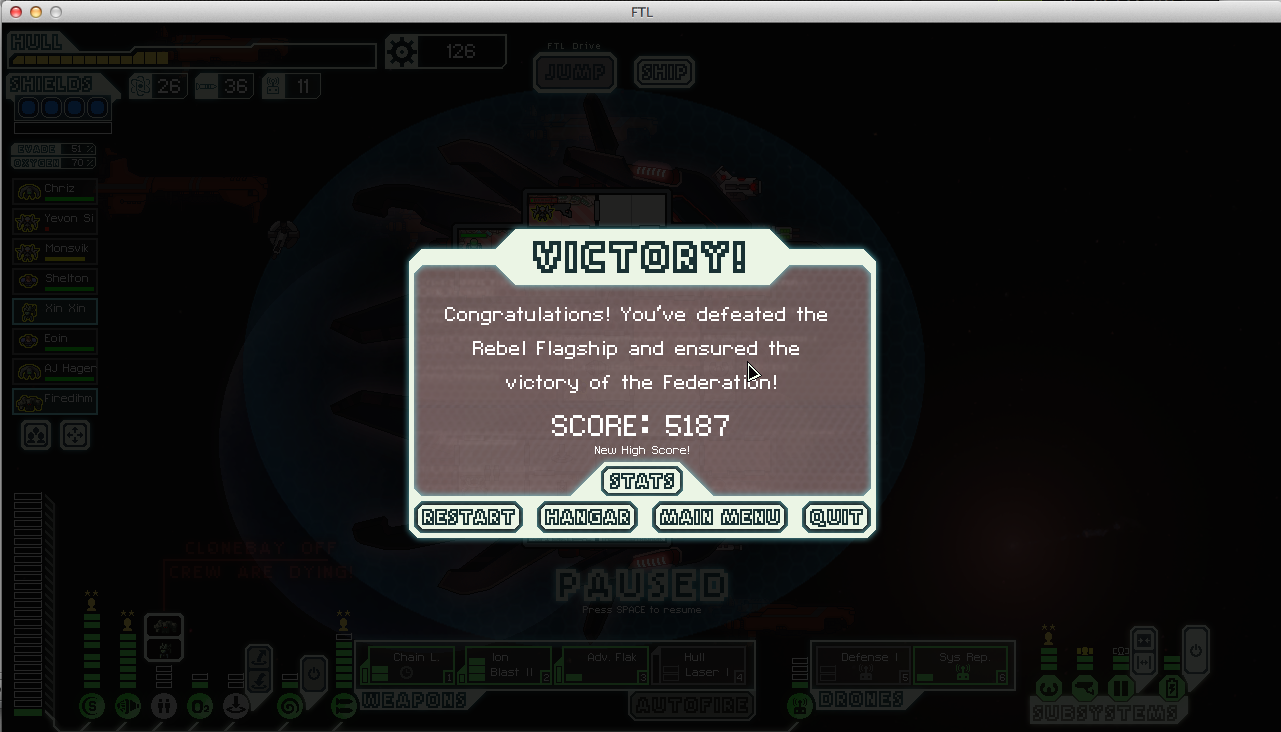Quit the game
Image resolution: width=1281 pixels, height=732 pixels.
point(836,517)
